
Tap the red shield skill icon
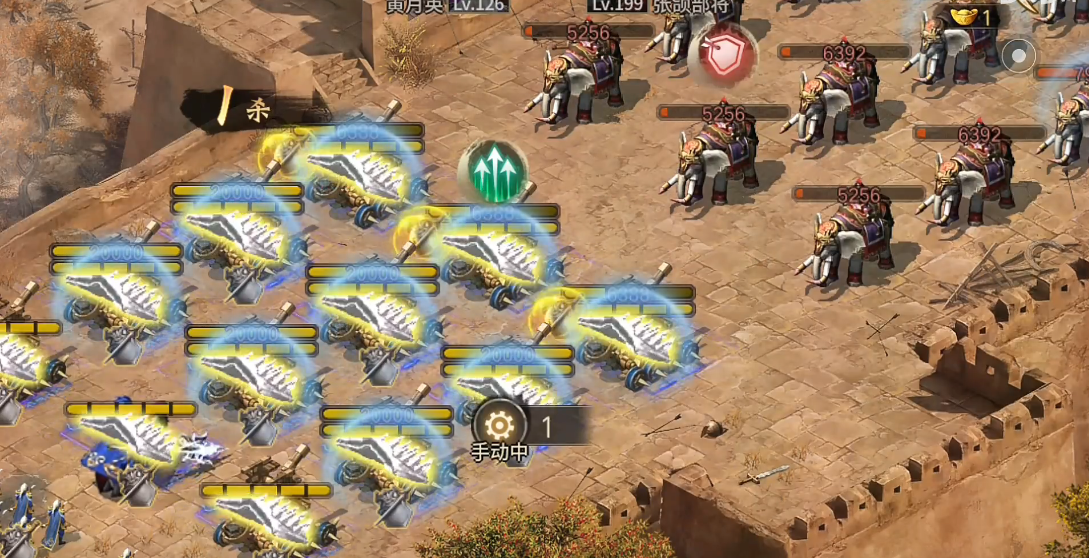tap(722, 54)
